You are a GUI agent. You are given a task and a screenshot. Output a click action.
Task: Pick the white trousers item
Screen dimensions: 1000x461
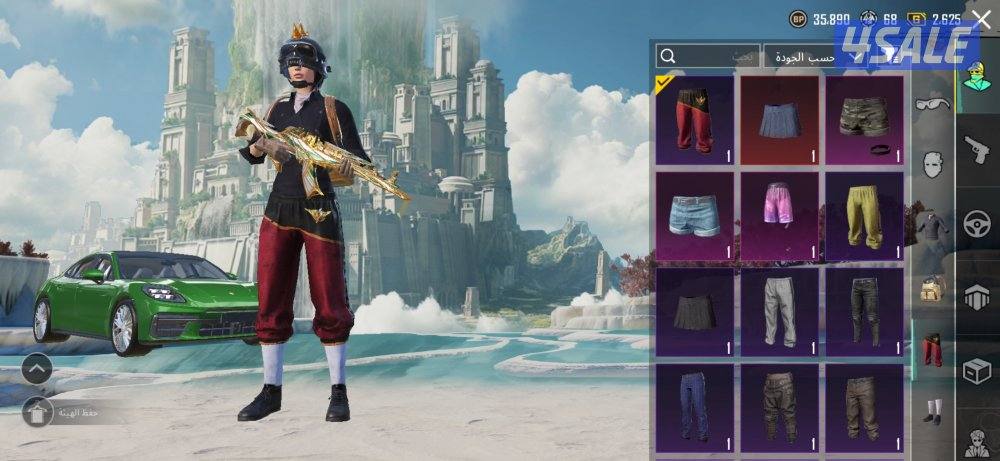click(780, 312)
